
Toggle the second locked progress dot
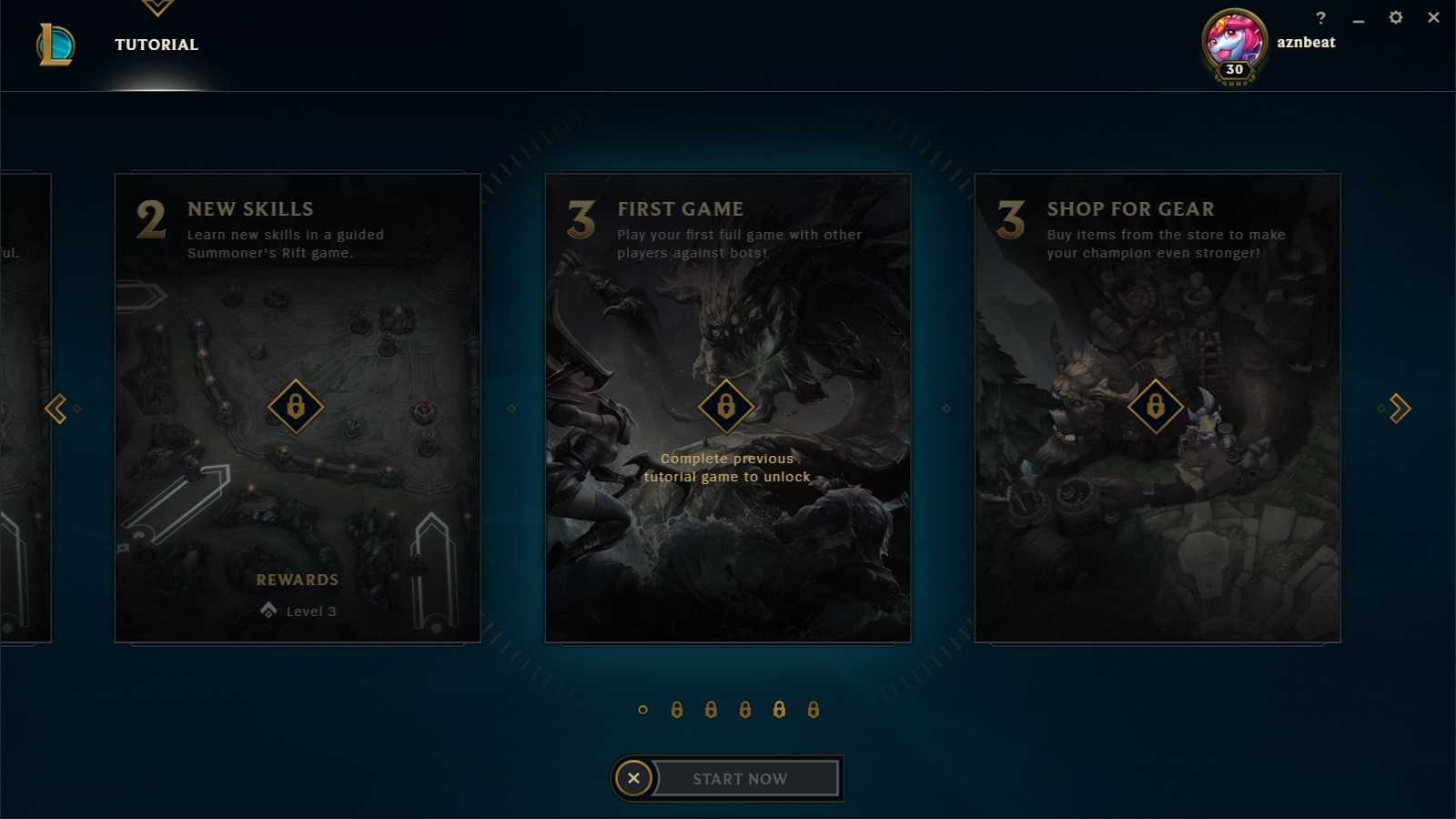[x=711, y=709]
